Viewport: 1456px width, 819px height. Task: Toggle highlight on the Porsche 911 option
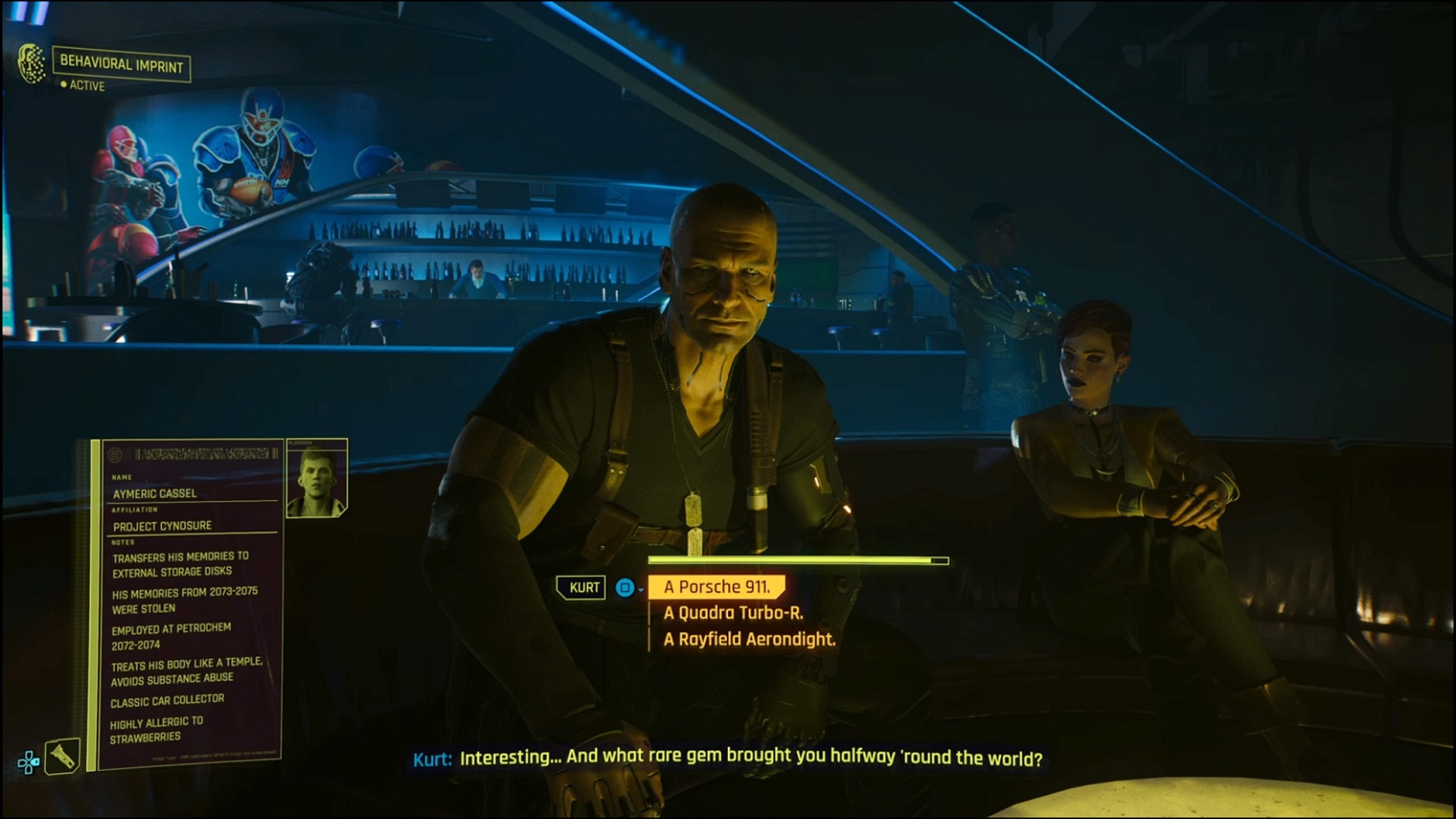click(x=718, y=587)
